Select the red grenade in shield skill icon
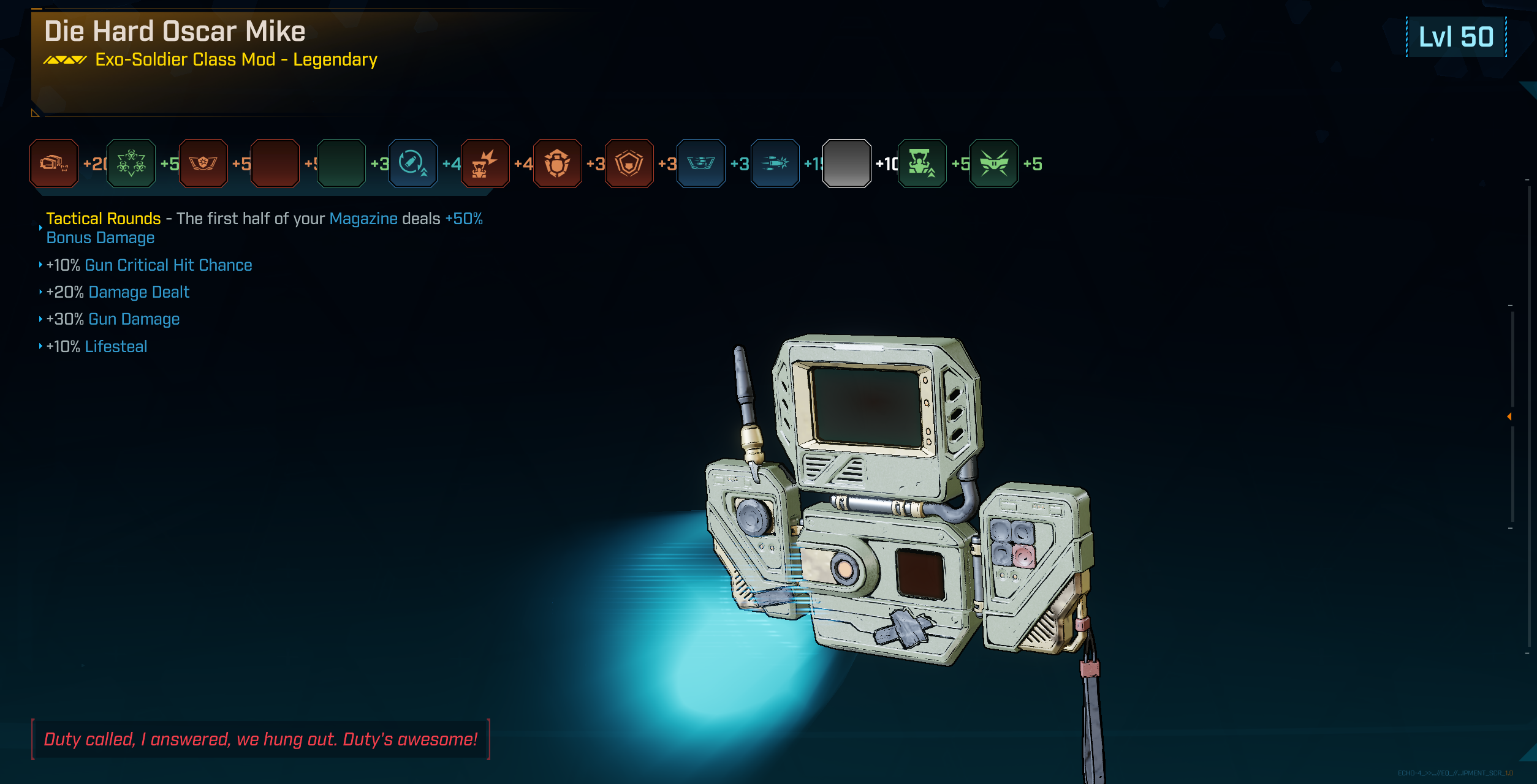Image resolution: width=1537 pixels, height=784 pixels. [x=557, y=164]
